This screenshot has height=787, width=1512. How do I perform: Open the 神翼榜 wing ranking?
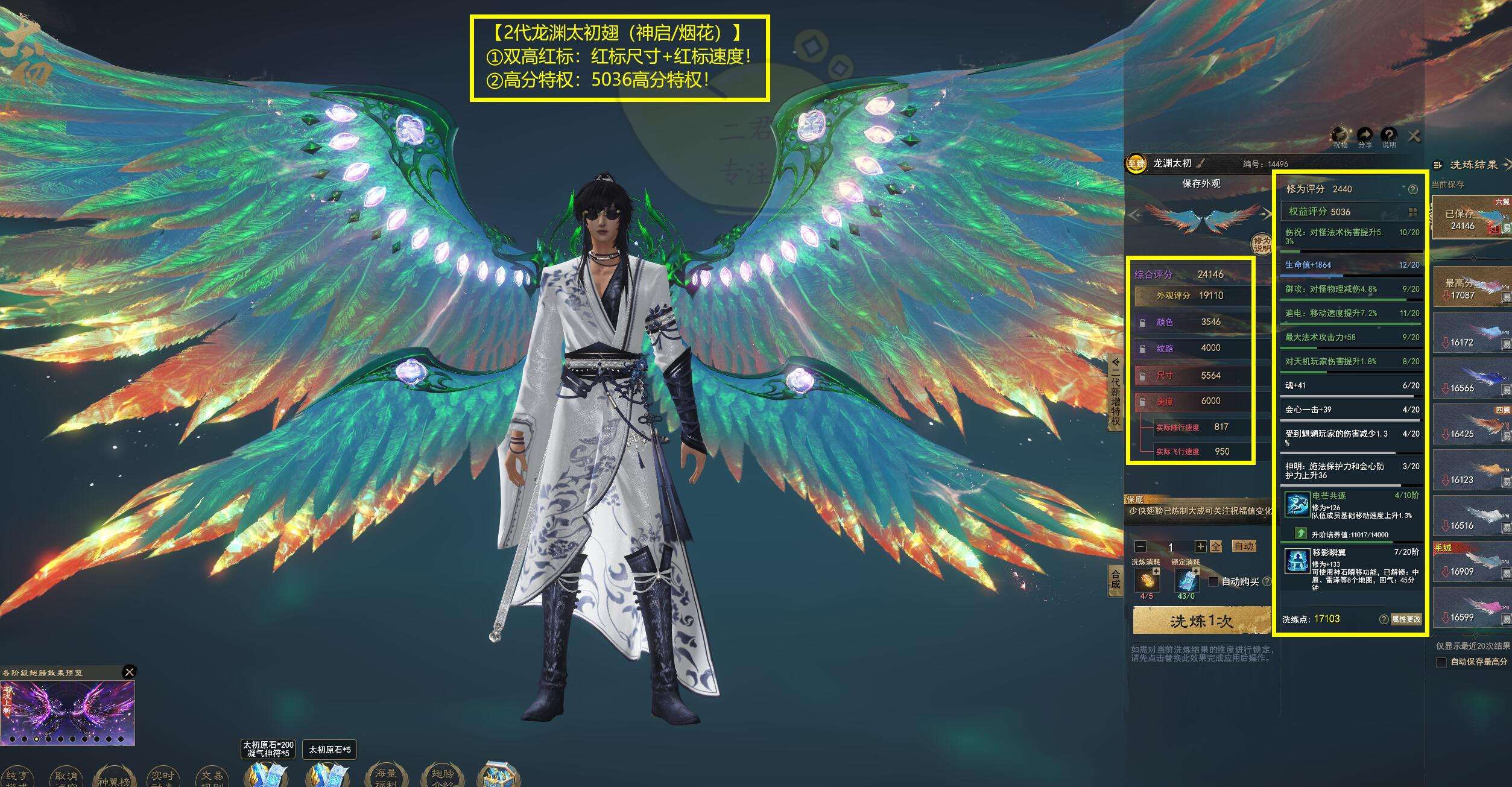click(113, 777)
